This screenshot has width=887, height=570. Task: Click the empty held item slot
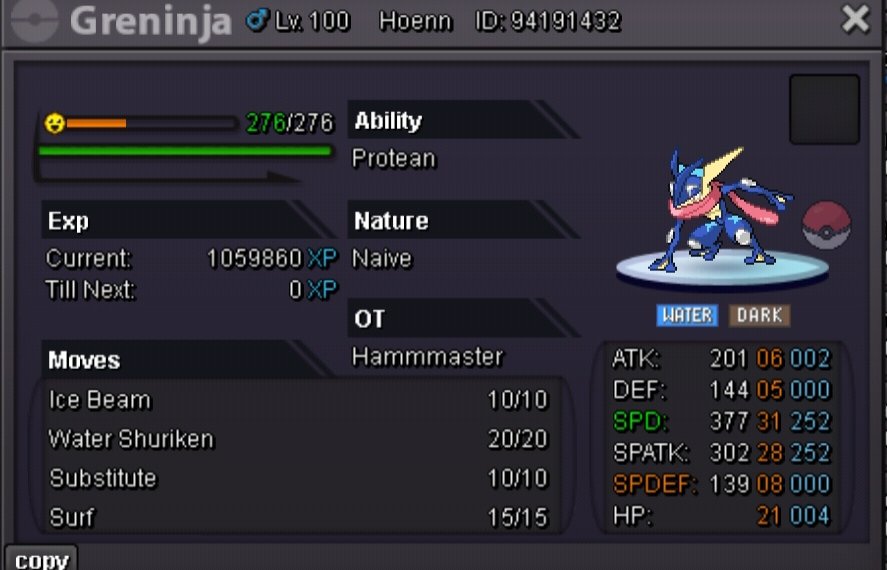click(824, 109)
